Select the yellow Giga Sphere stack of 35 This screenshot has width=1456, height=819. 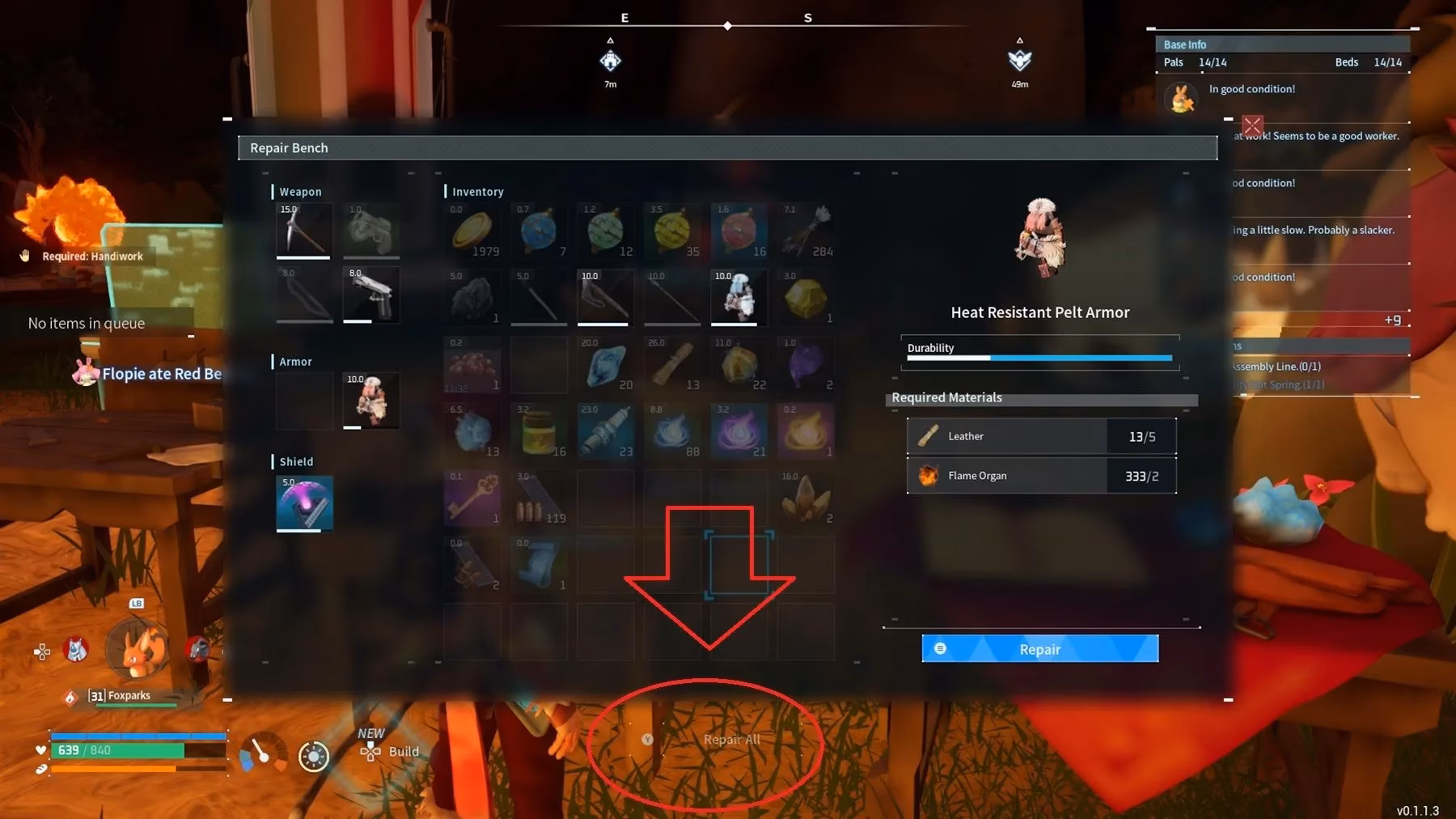tap(672, 231)
